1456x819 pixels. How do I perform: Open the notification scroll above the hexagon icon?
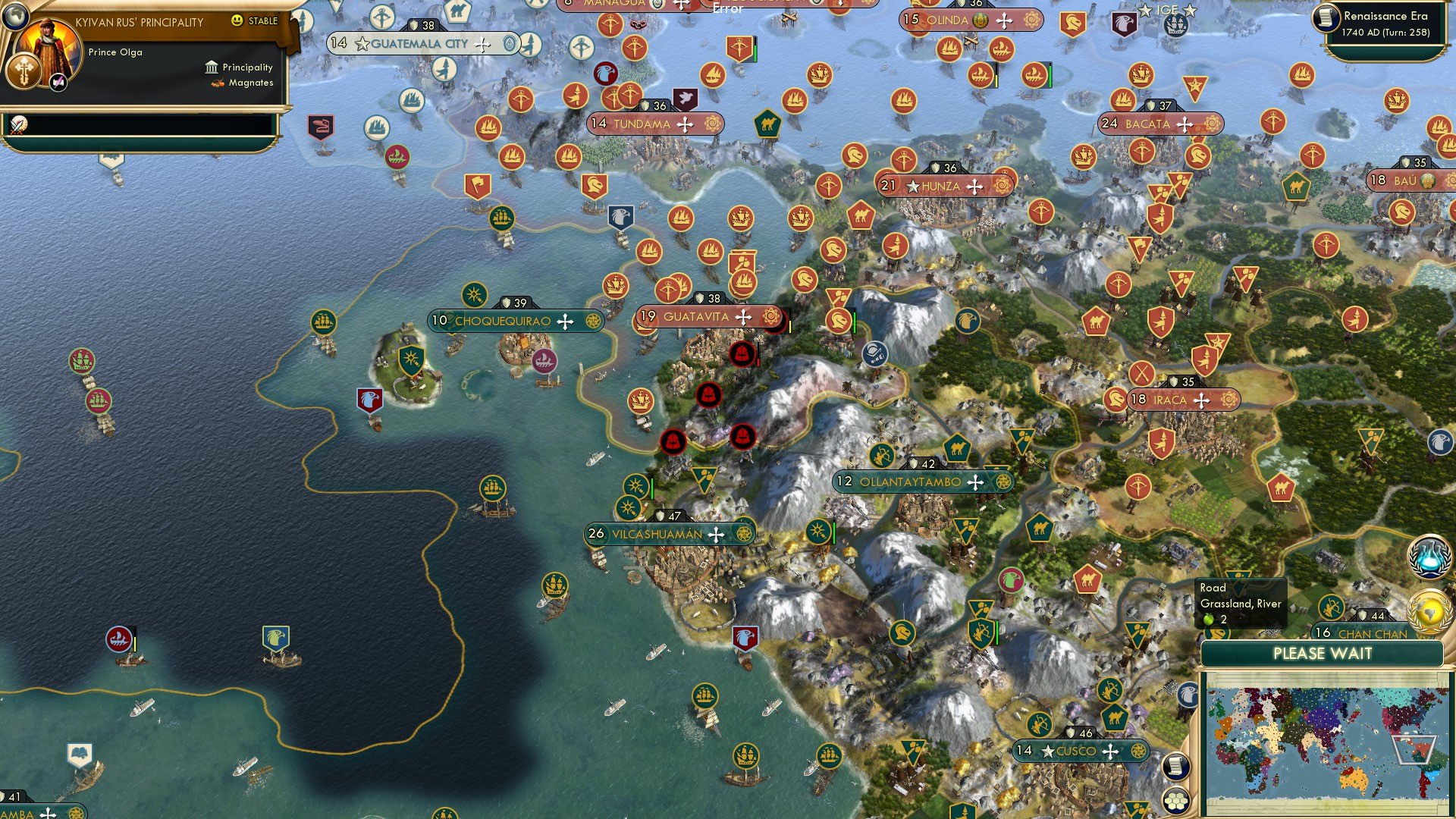1175,767
